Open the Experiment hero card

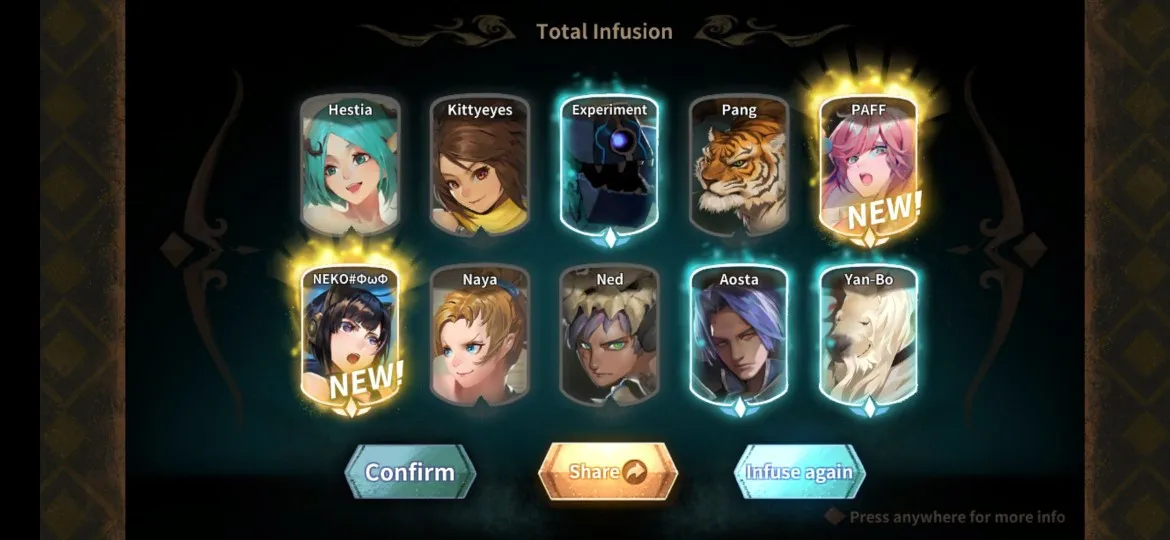click(609, 168)
